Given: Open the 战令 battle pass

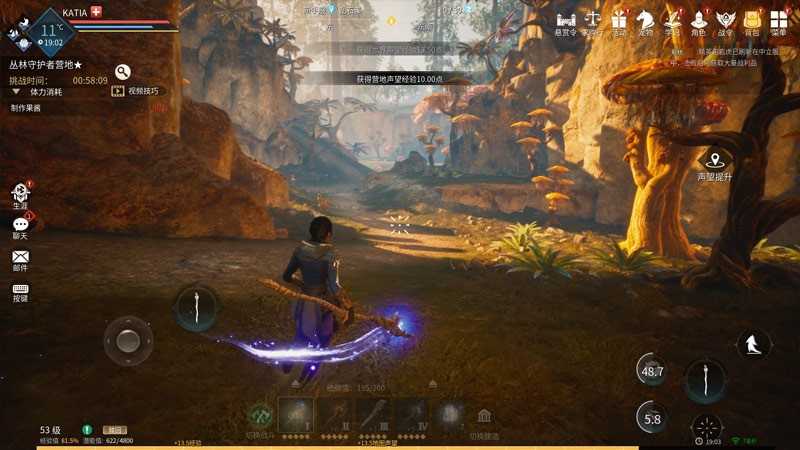Looking at the screenshot, I should tap(725, 20).
